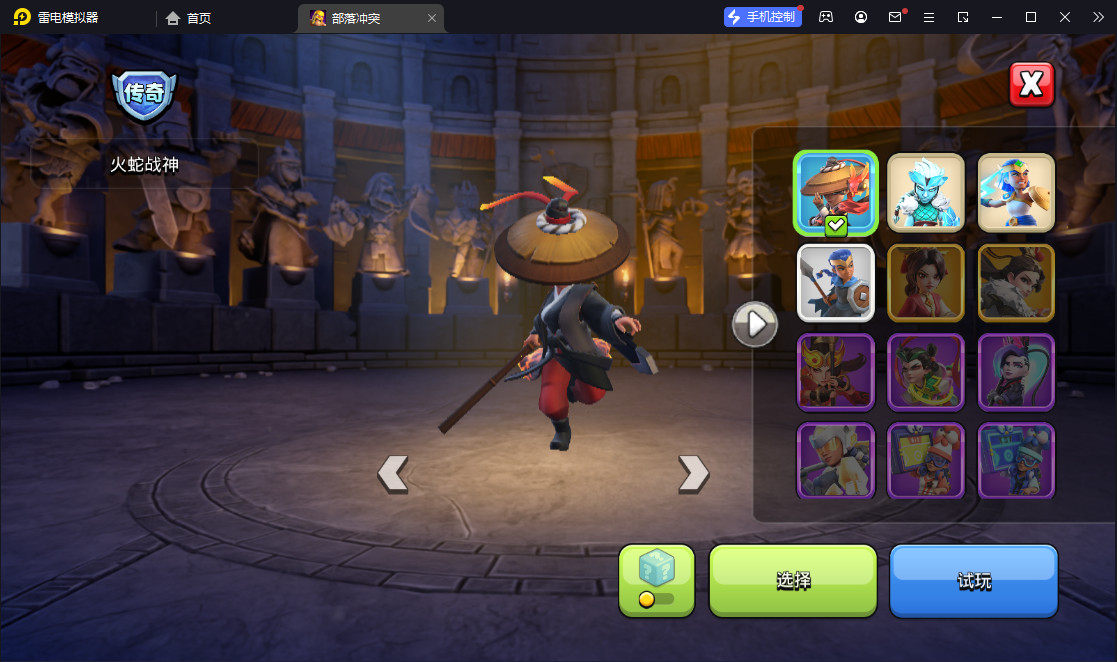Select the straw-hat warrior skin thumbnail

pyautogui.click(x=836, y=193)
